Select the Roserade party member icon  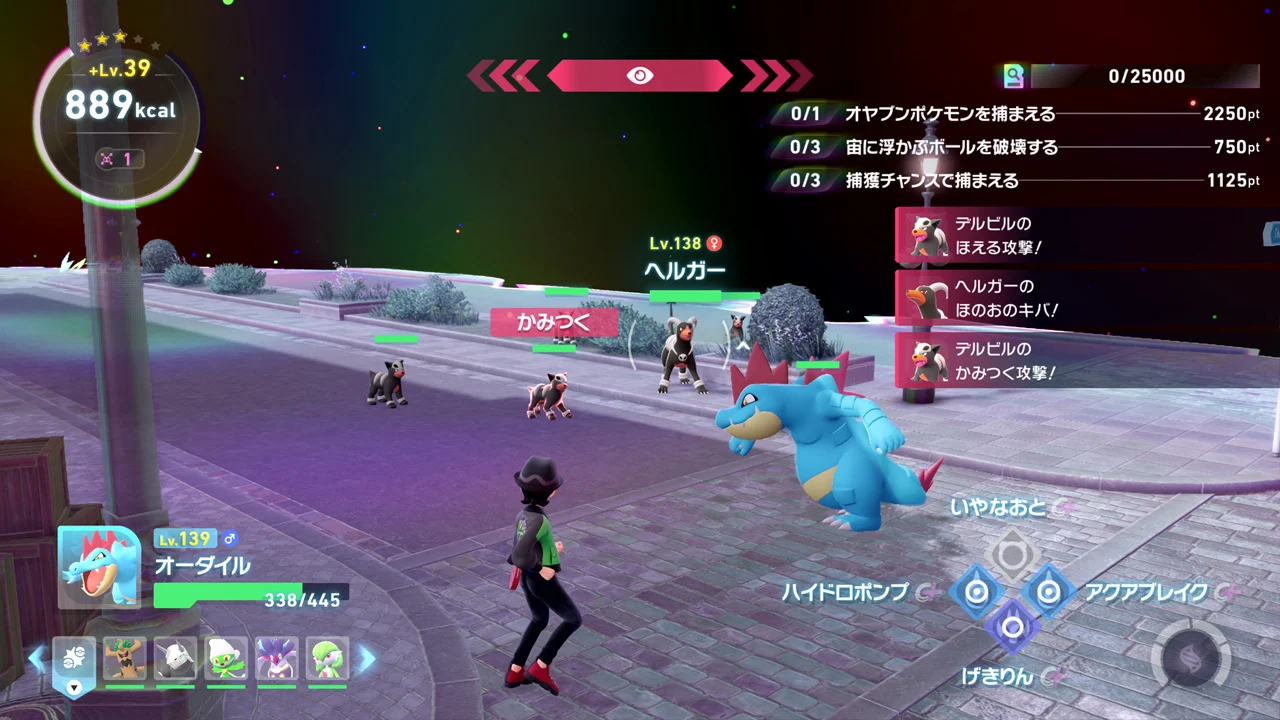[x=226, y=659]
